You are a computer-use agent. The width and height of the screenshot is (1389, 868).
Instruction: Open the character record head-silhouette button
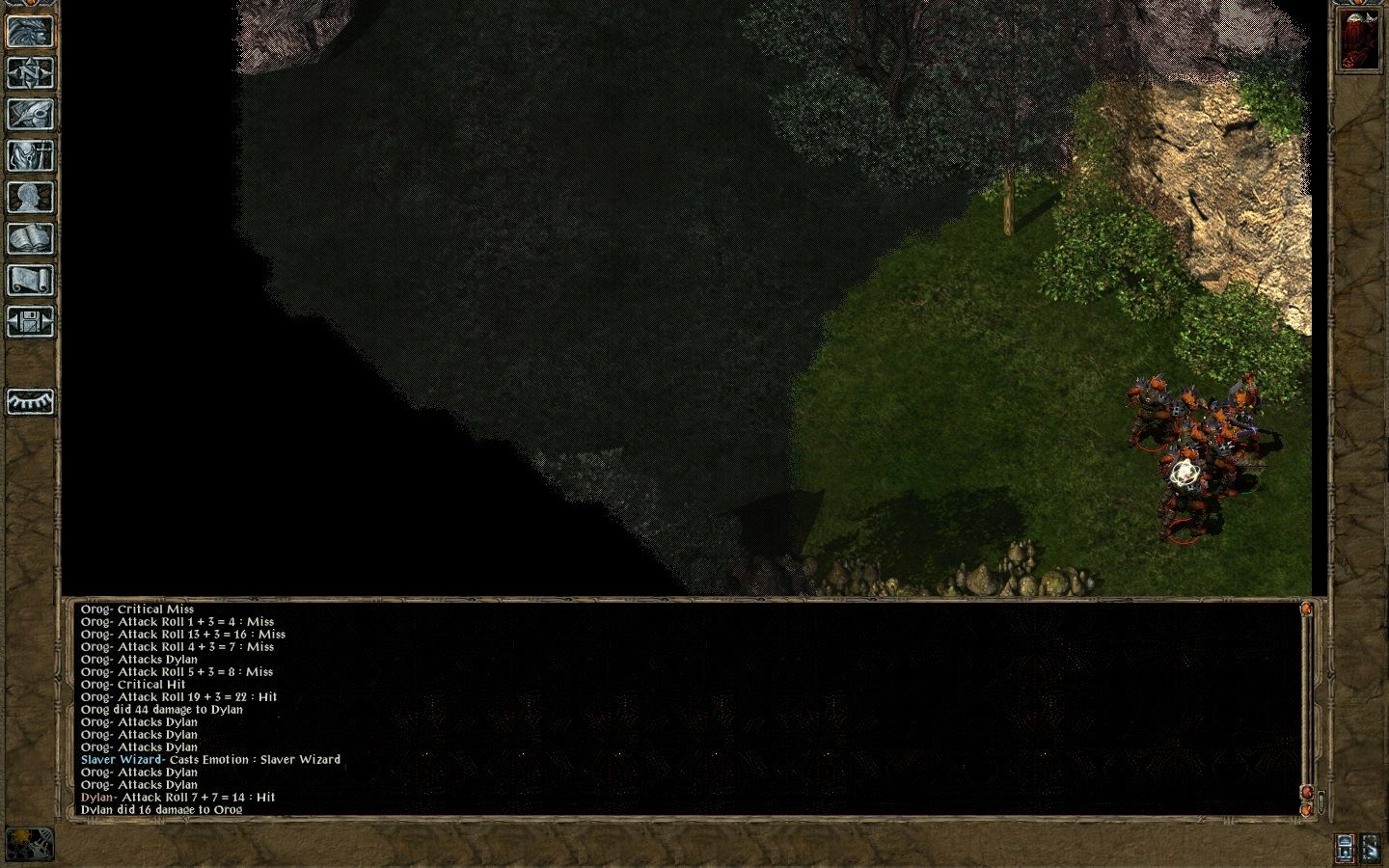point(30,197)
